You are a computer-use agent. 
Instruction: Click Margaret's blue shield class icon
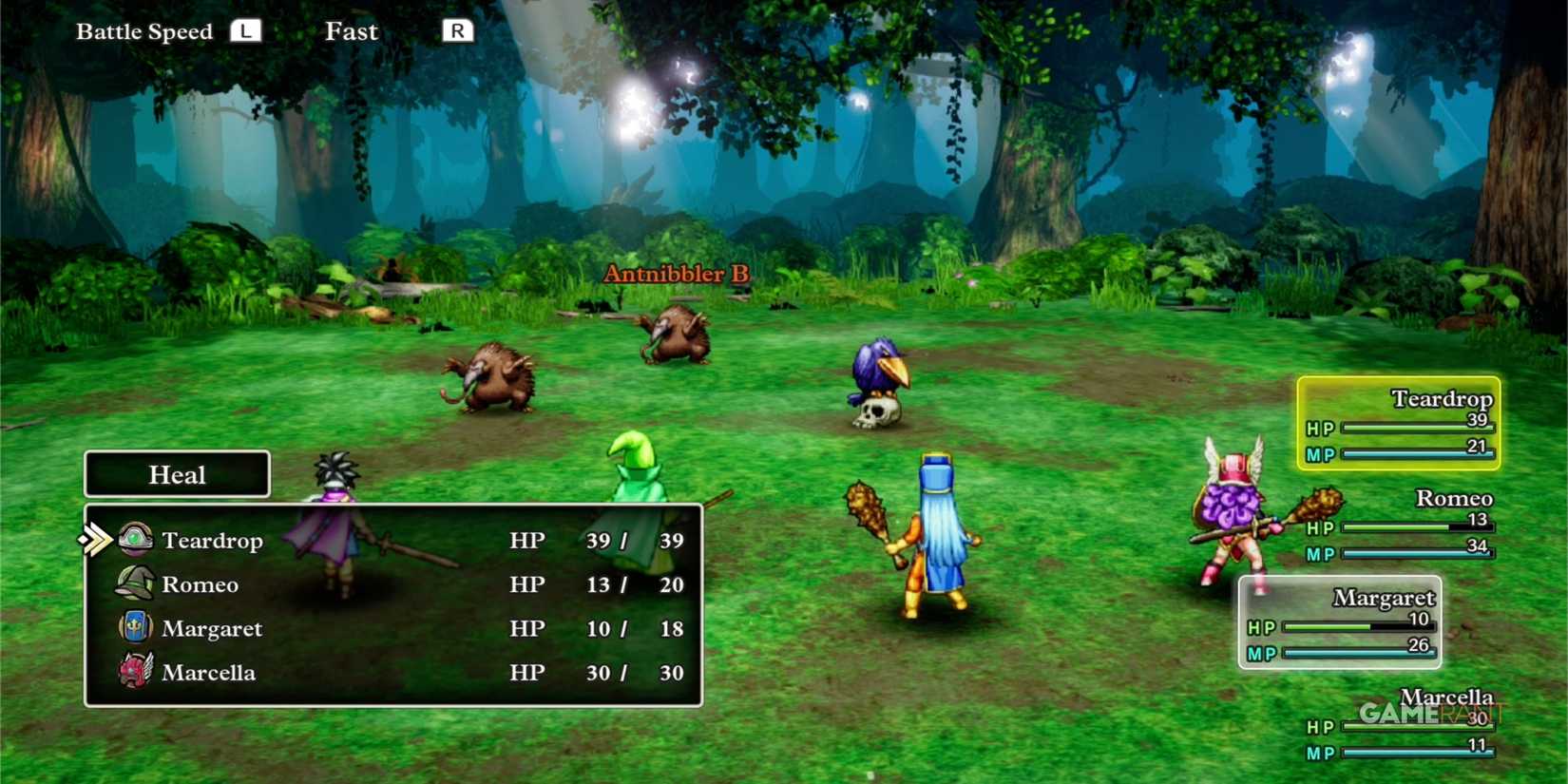click(x=136, y=627)
